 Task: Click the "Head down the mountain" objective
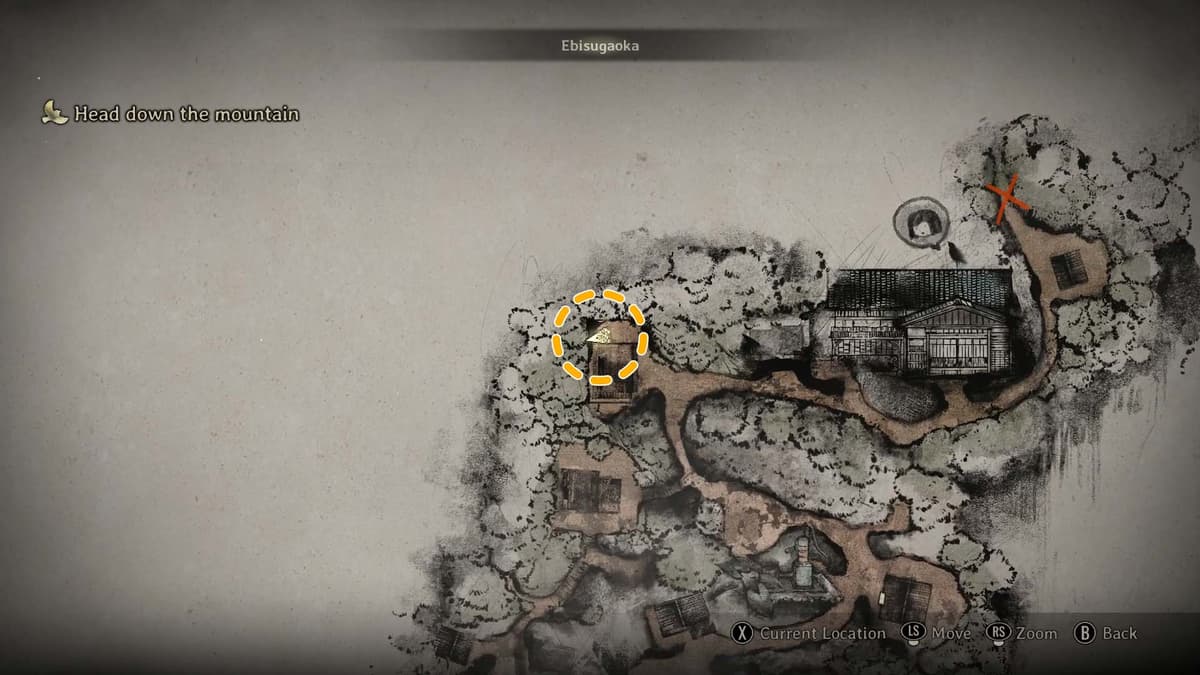186,114
